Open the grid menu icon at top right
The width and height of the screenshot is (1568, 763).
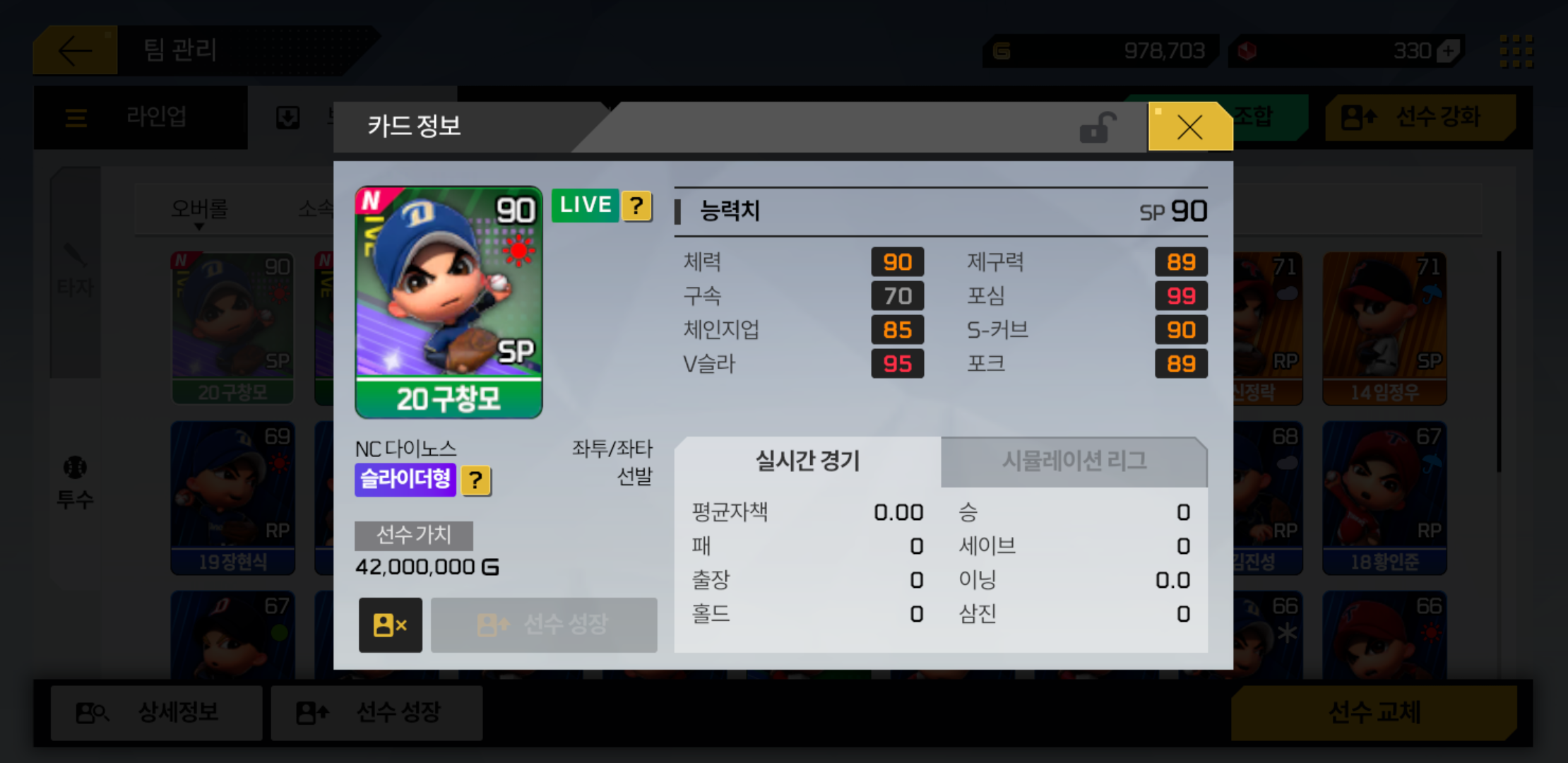(1516, 49)
